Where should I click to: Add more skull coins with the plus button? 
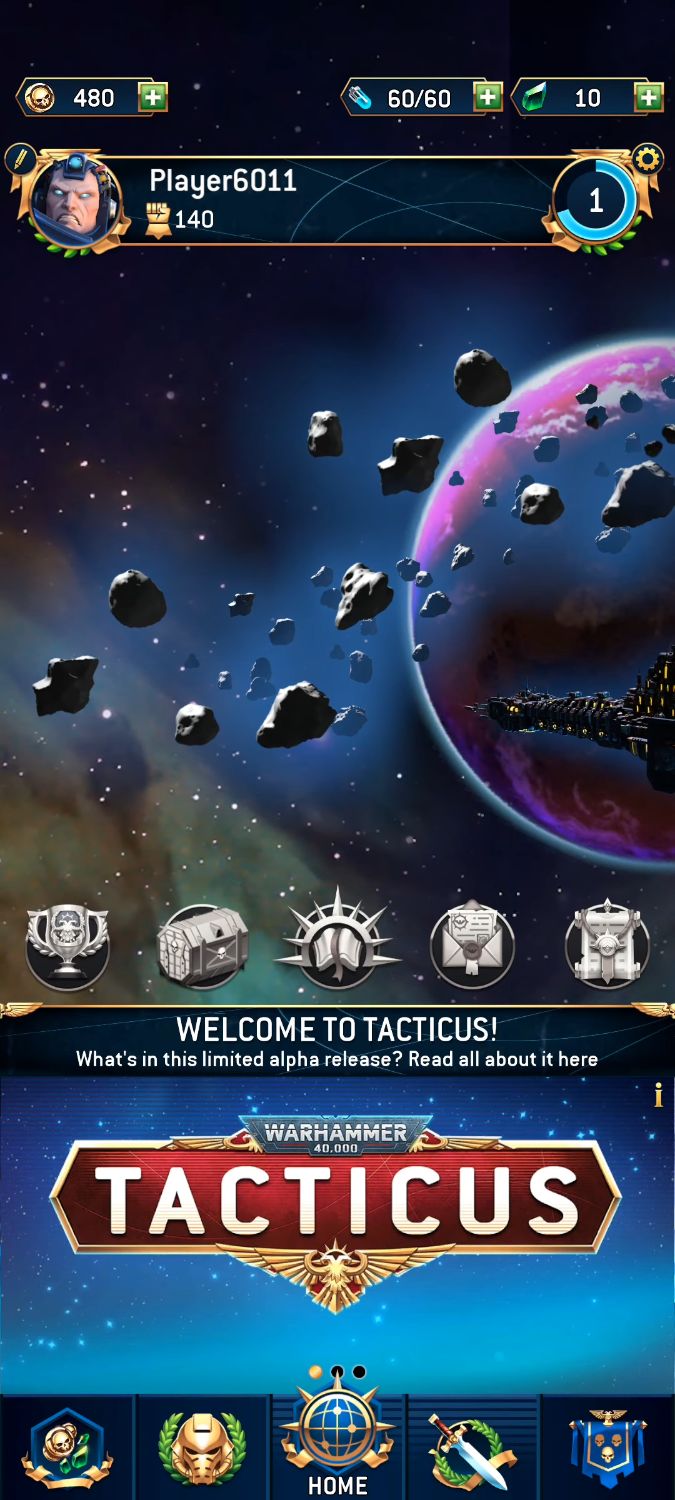coord(153,97)
